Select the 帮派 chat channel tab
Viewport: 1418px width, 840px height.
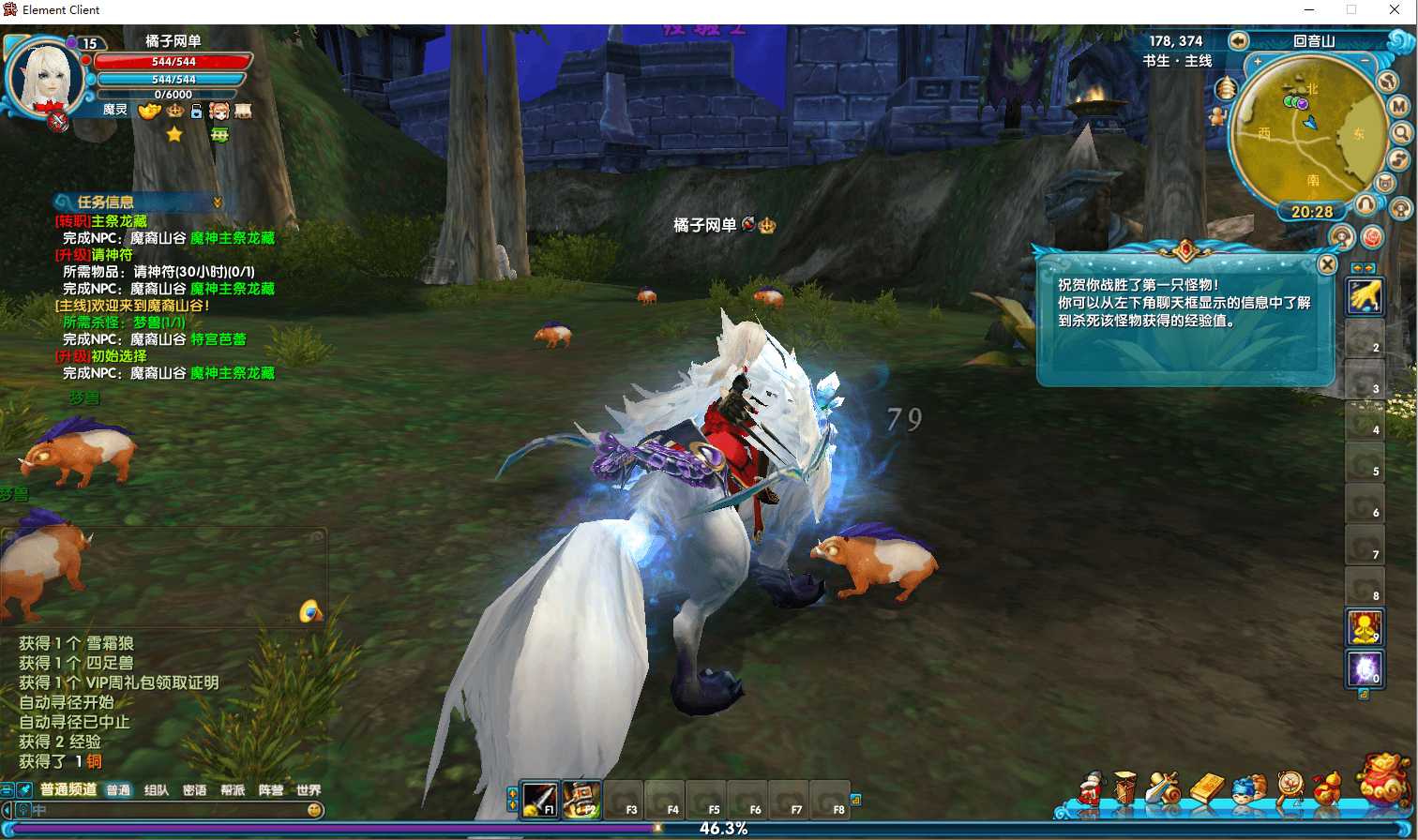click(233, 790)
